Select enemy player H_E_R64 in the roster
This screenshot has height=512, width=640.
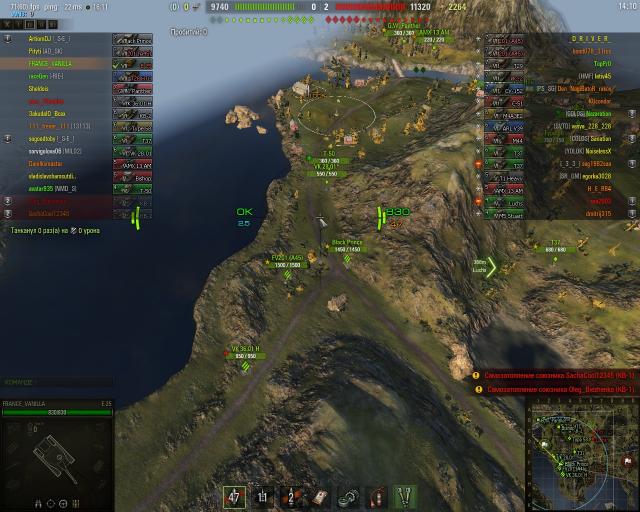coord(598,188)
